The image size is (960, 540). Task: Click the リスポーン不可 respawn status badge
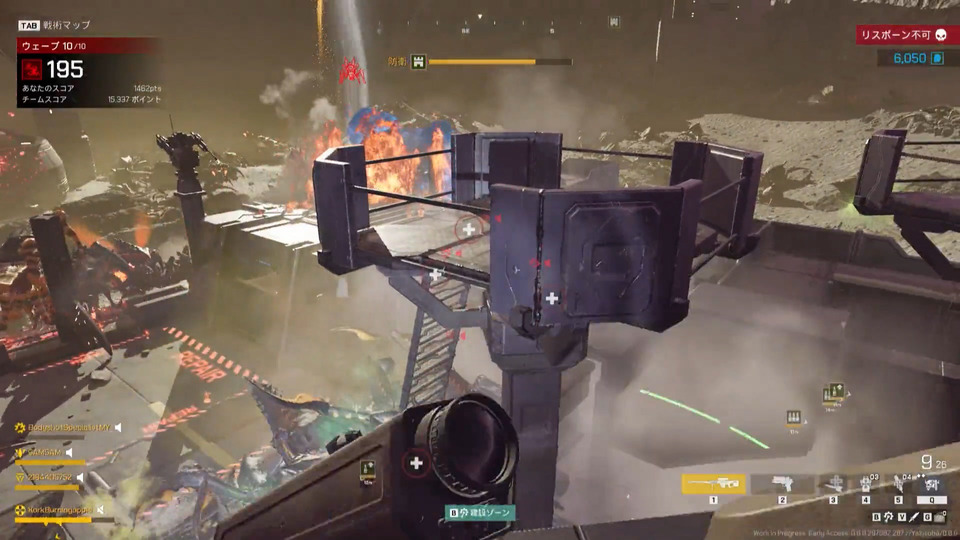[904, 35]
